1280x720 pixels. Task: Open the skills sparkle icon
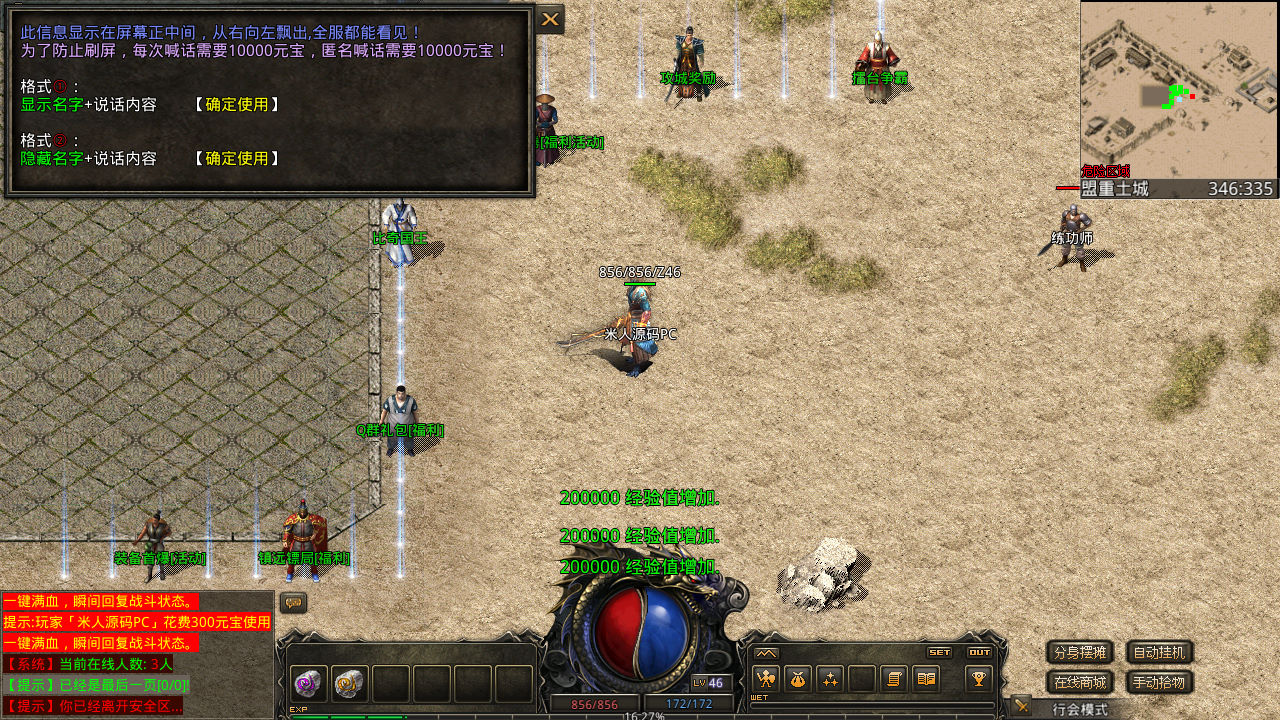(830, 679)
